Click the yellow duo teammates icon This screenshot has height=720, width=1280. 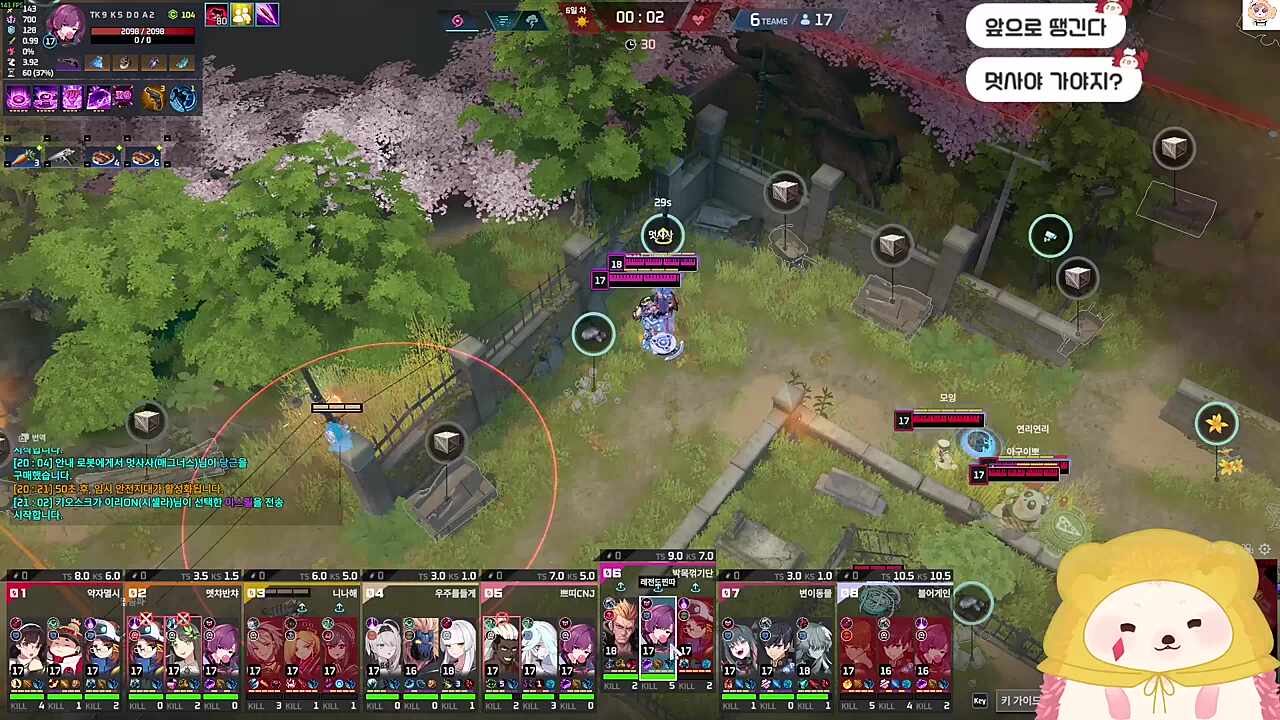pos(240,15)
